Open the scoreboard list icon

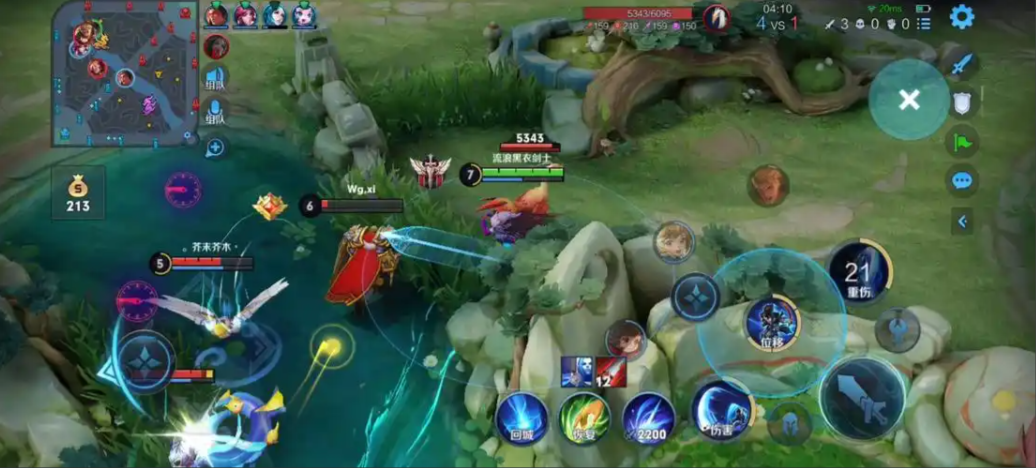click(x=923, y=23)
